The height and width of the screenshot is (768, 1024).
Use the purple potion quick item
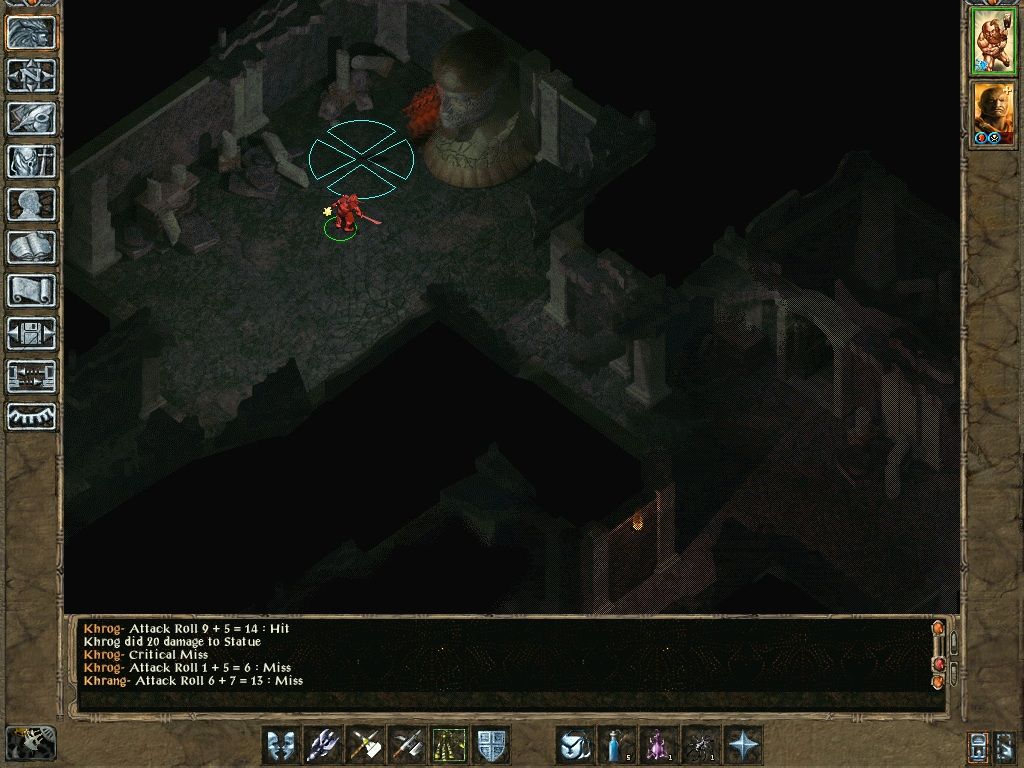click(x=659, y=745)
